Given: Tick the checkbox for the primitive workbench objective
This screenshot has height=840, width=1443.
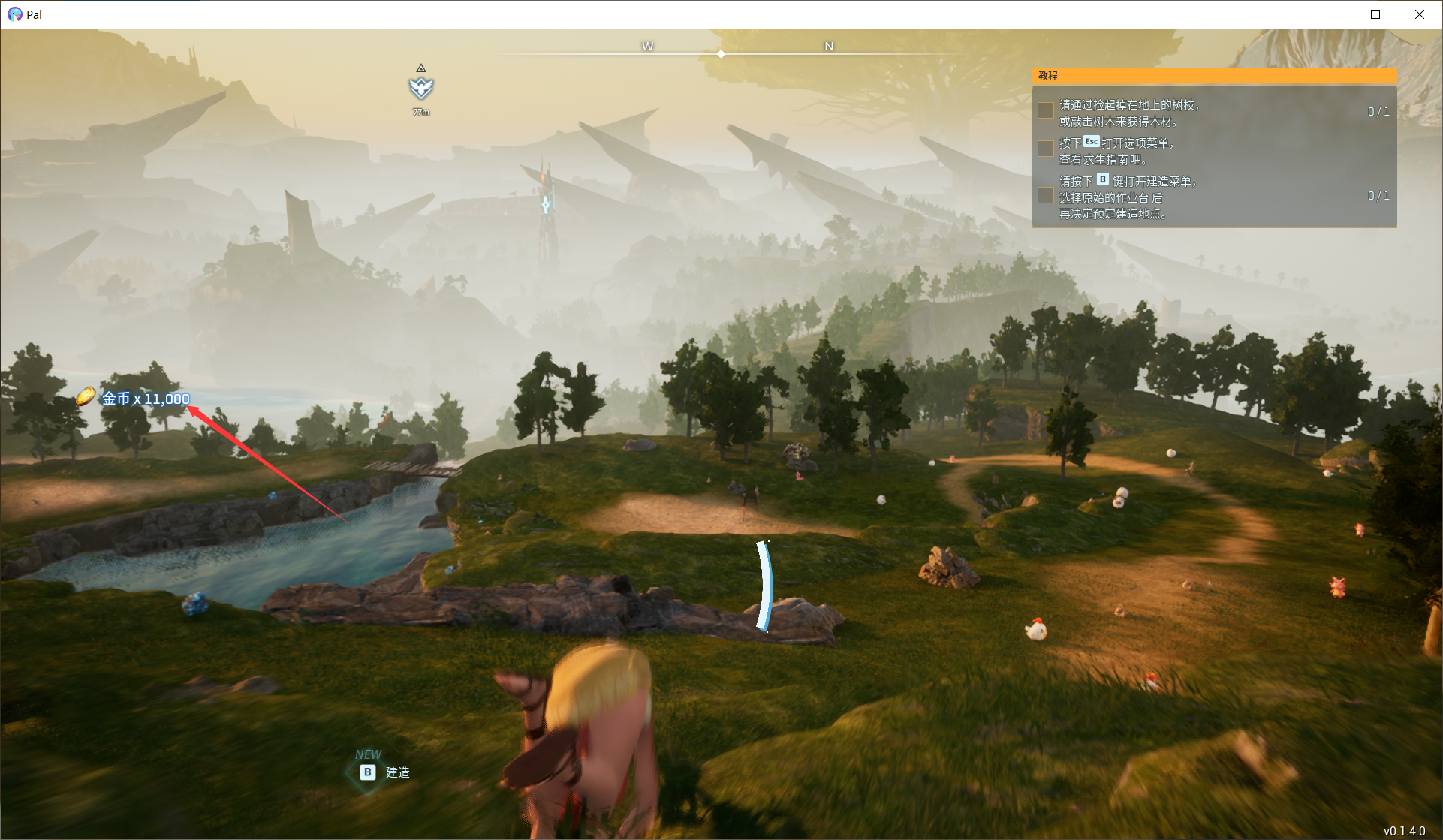Looking at the screenshot, I should [1045, 196].
